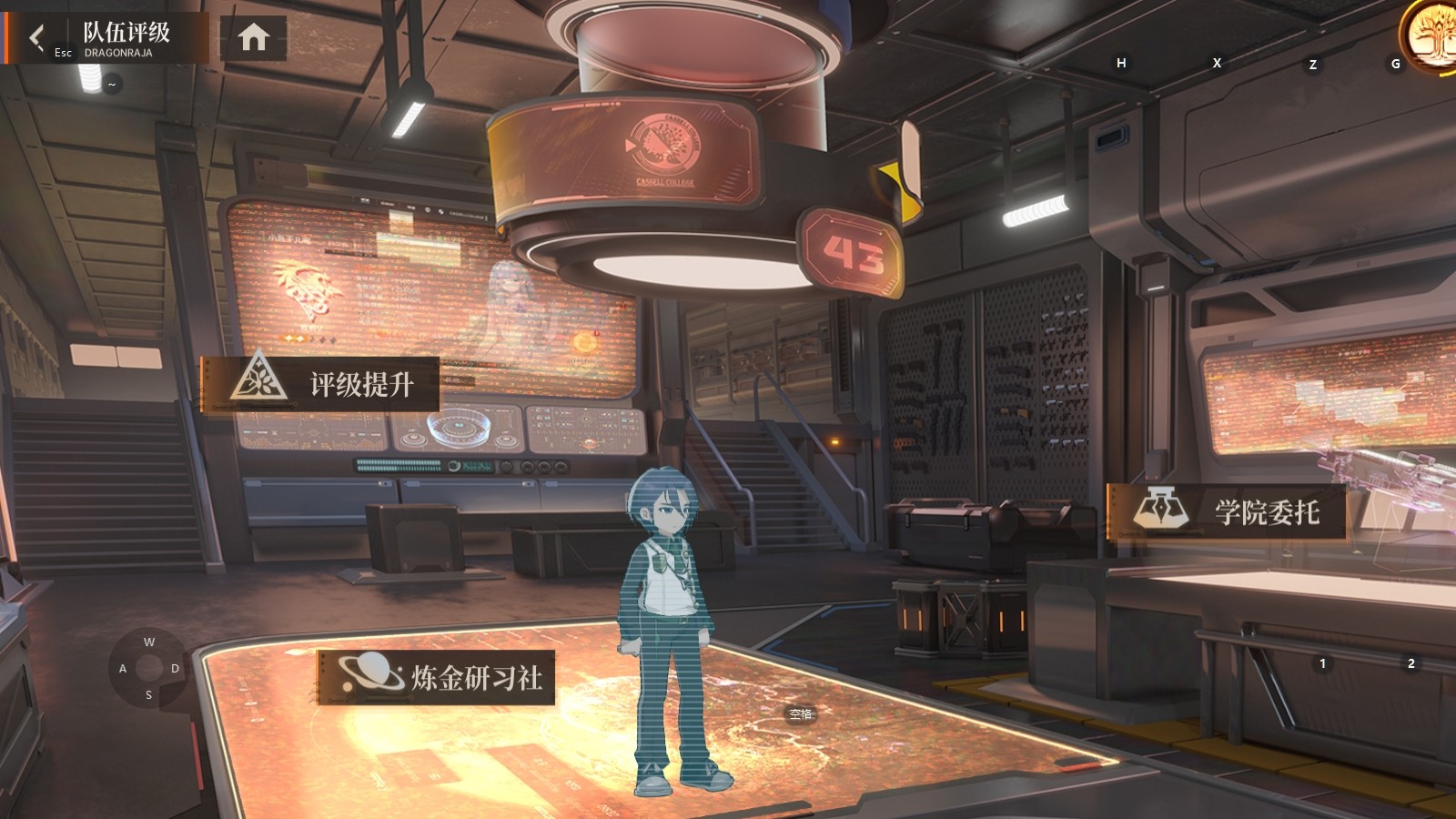Click the back arrow labeled 队伍评级 (Esc)
The height and width of the screenshot is (819, 1456).
point(36,36)
